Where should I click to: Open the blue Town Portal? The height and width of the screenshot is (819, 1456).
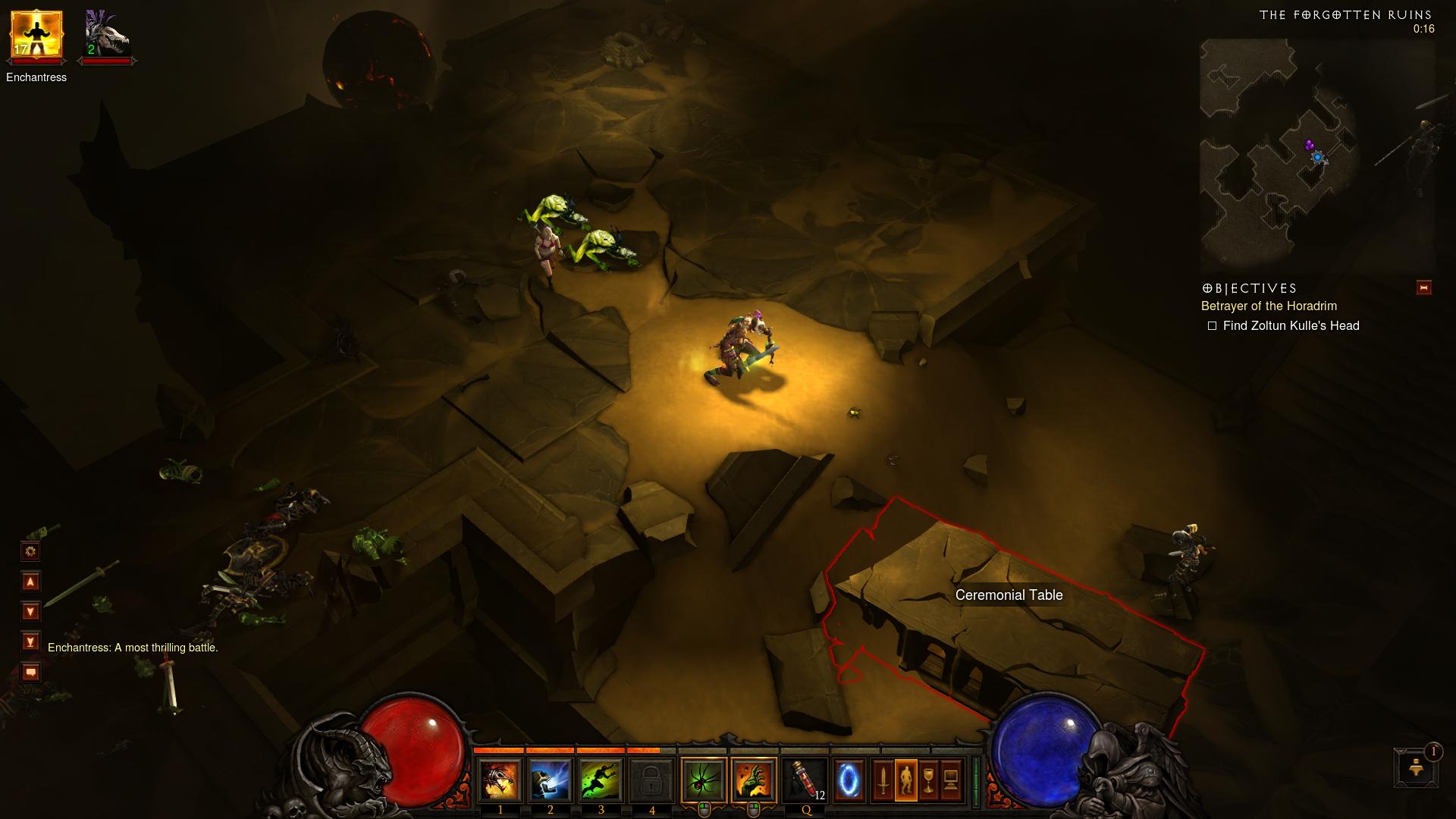850,780
